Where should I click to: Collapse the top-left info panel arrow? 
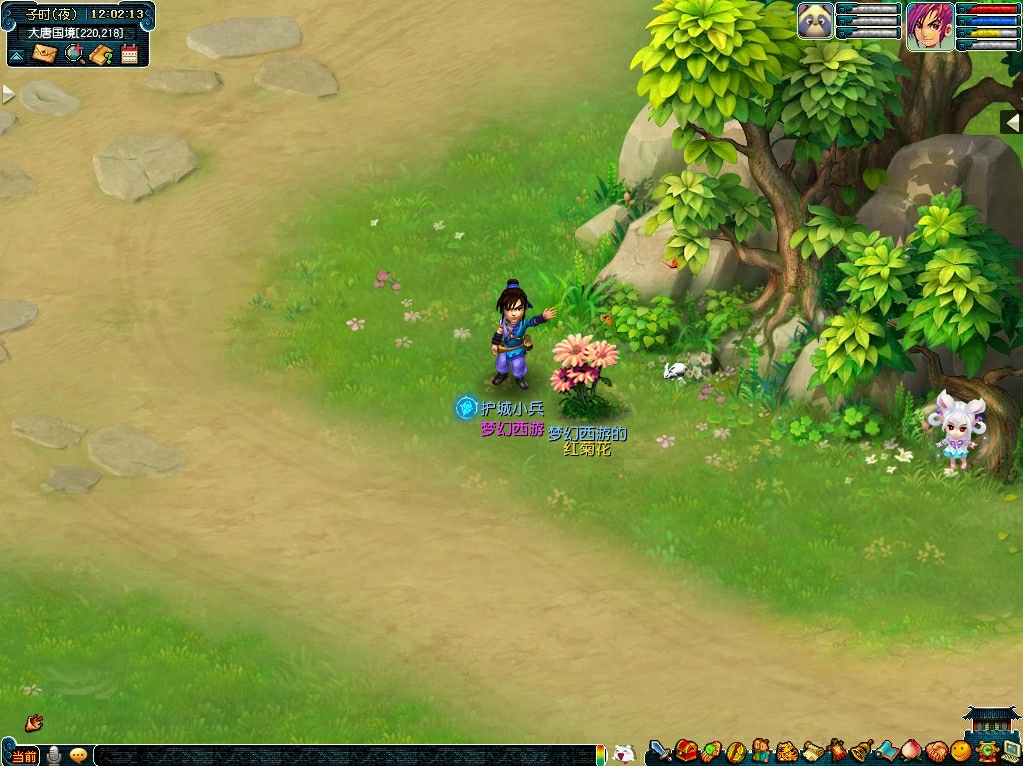pyautogui.click(x=17, y=56)
